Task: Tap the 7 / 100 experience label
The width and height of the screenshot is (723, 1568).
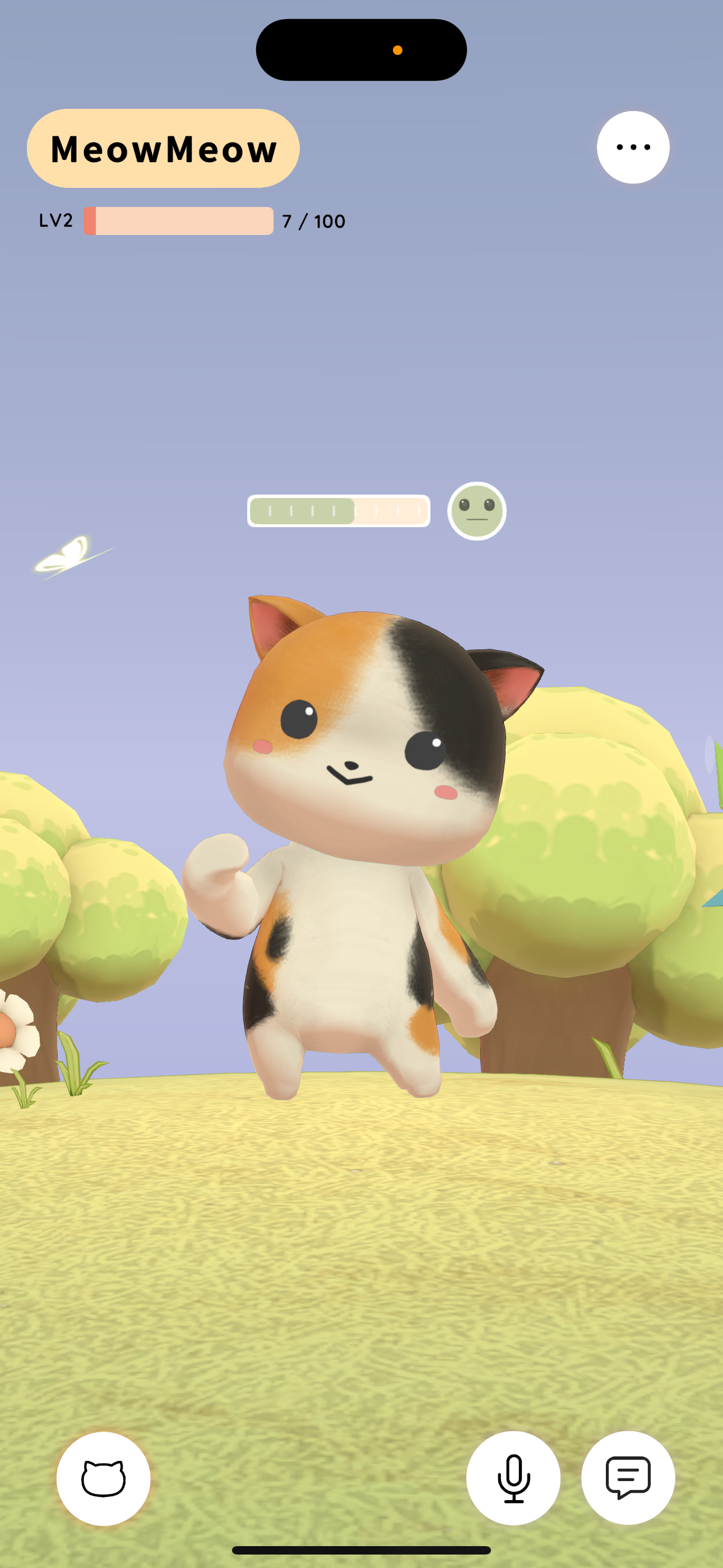Action: tap(313, 221)
